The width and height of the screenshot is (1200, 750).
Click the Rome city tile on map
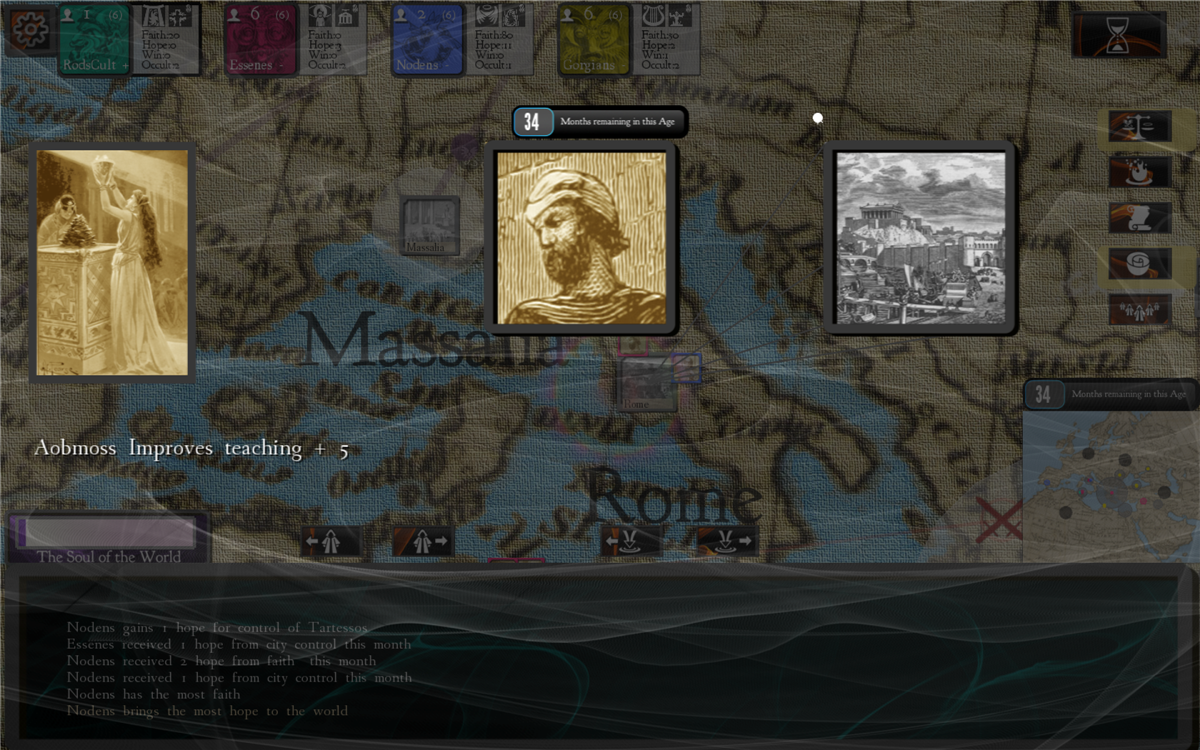(647, 385)
